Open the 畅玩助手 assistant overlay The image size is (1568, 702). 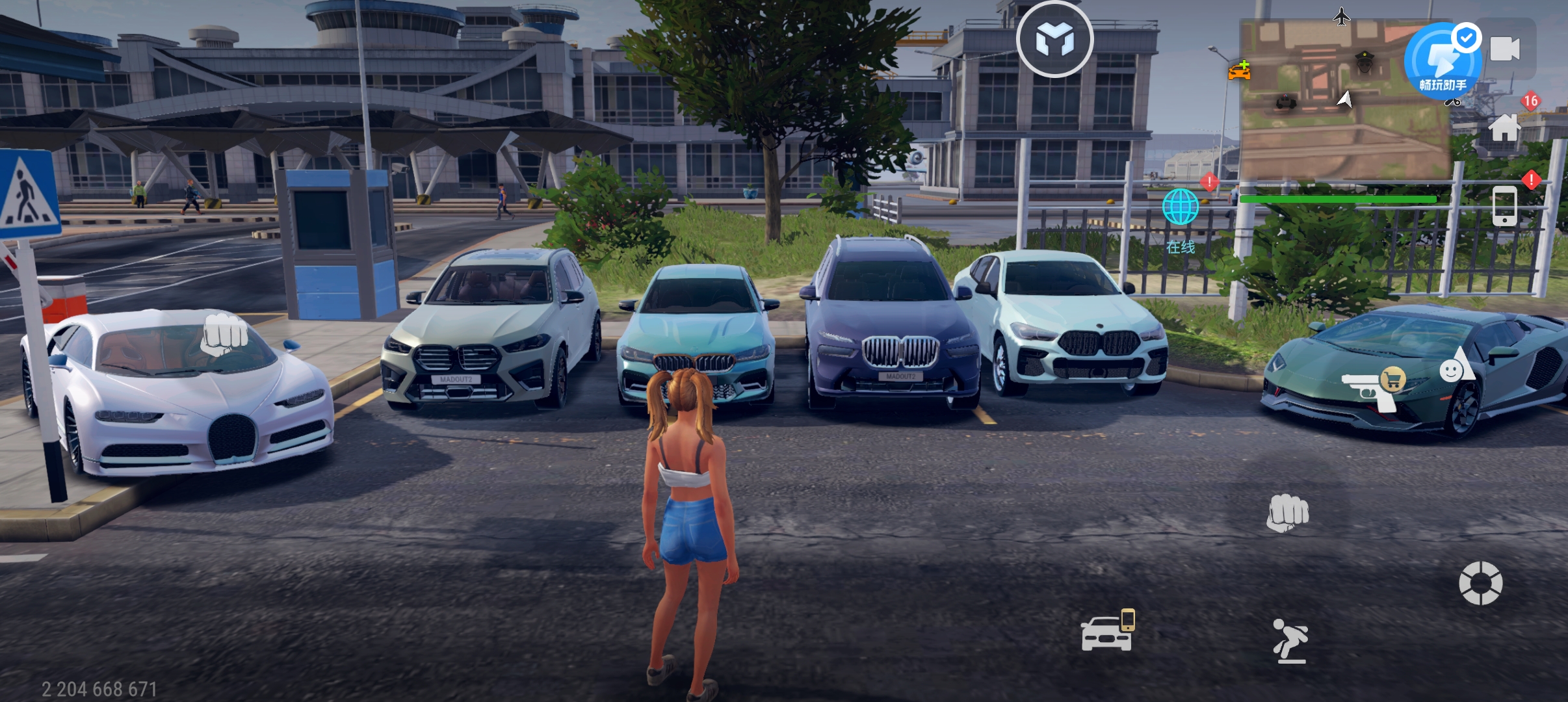[x=1443, y=62]
